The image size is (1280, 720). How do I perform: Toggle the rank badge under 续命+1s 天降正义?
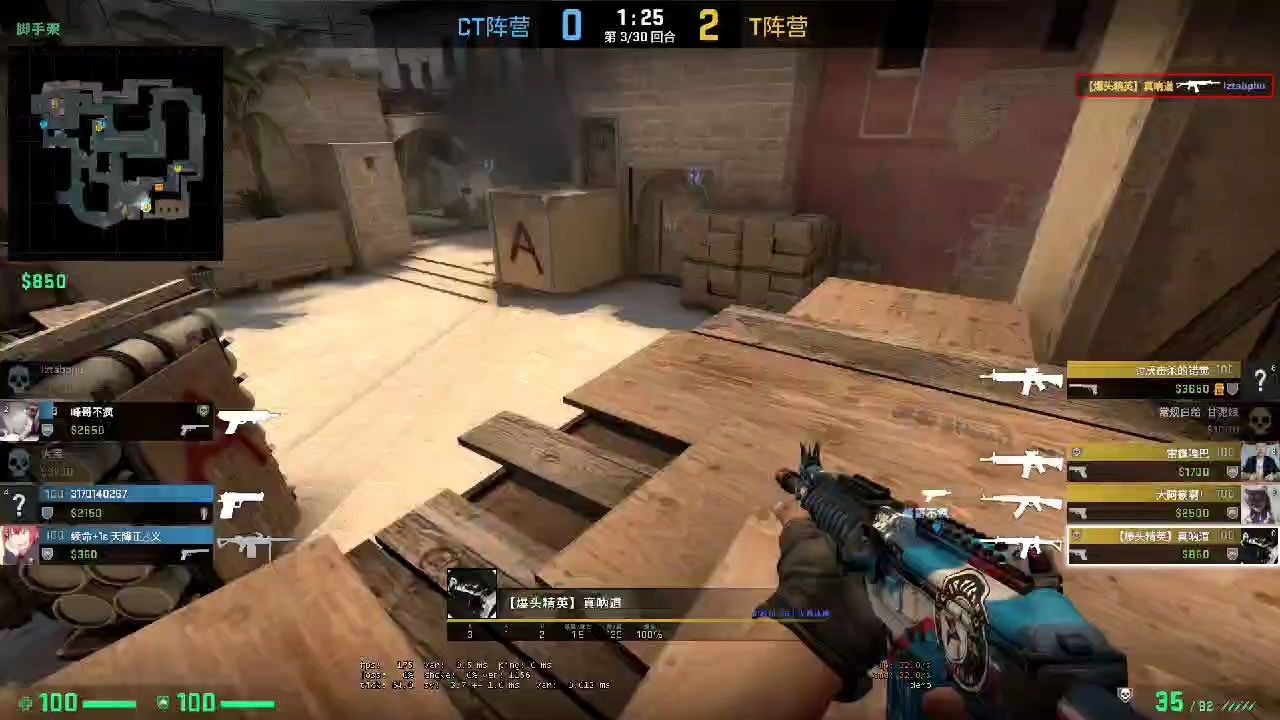(46, 553)
